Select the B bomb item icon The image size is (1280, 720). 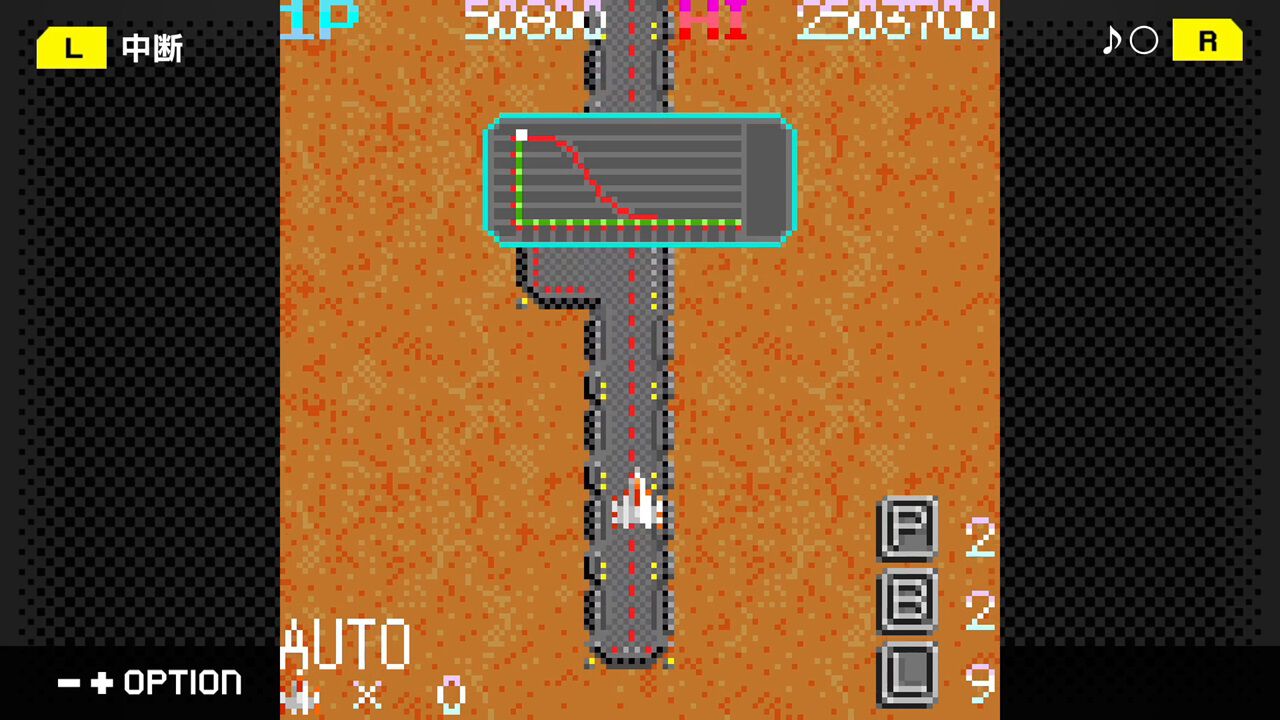[x=908, y=601]
